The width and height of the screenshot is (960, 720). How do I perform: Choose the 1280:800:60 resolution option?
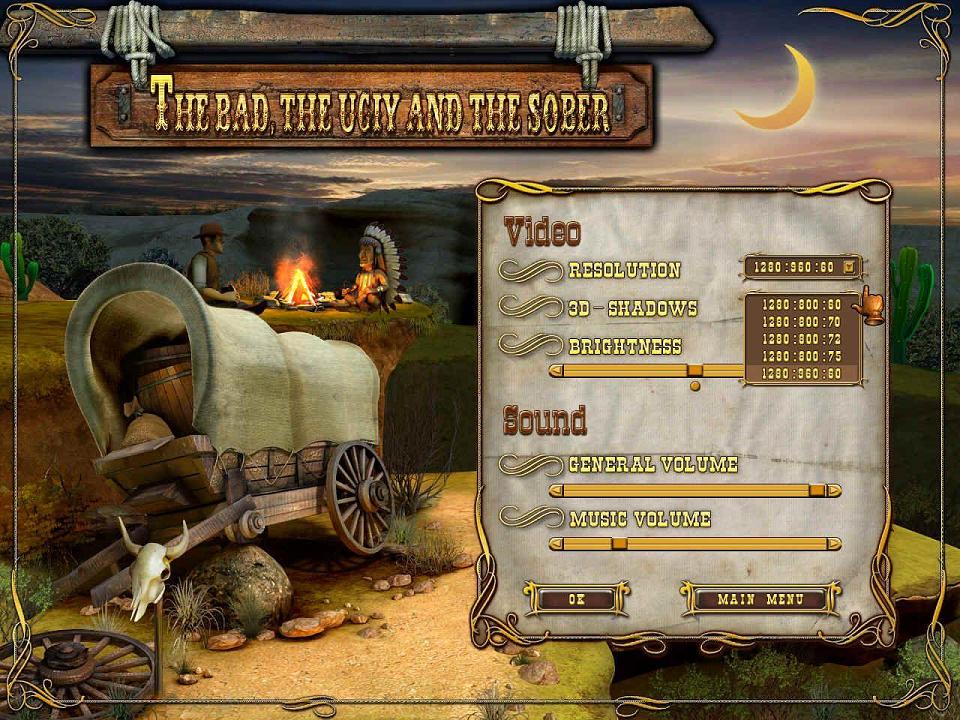801,303
